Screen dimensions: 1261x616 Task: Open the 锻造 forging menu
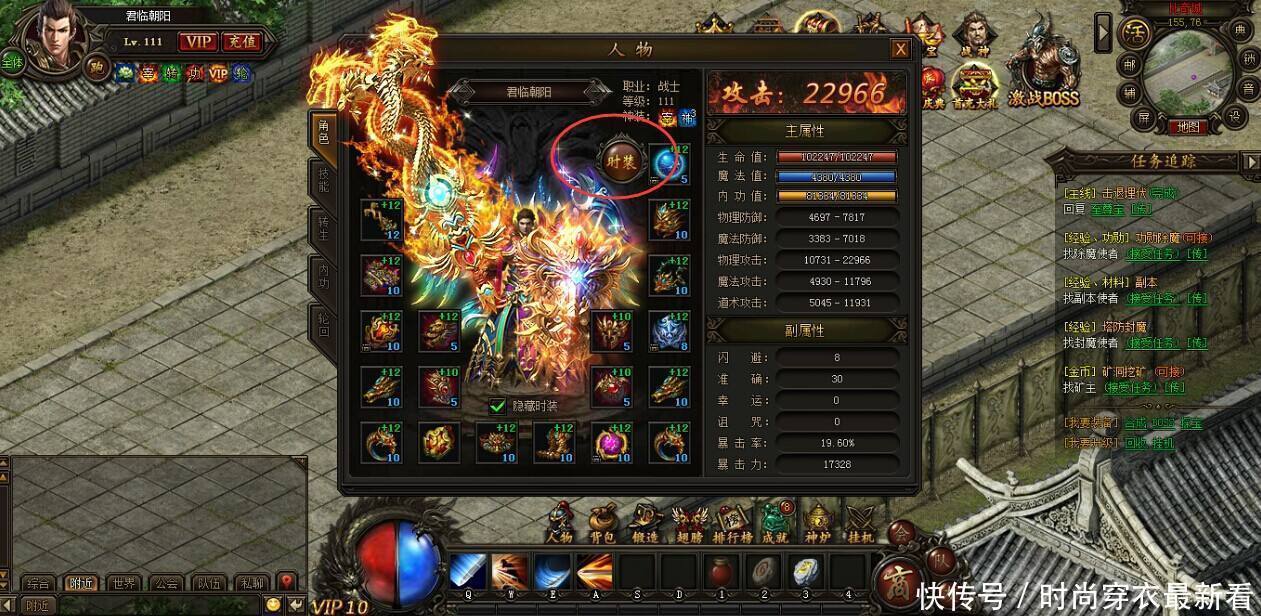(644, 523)
